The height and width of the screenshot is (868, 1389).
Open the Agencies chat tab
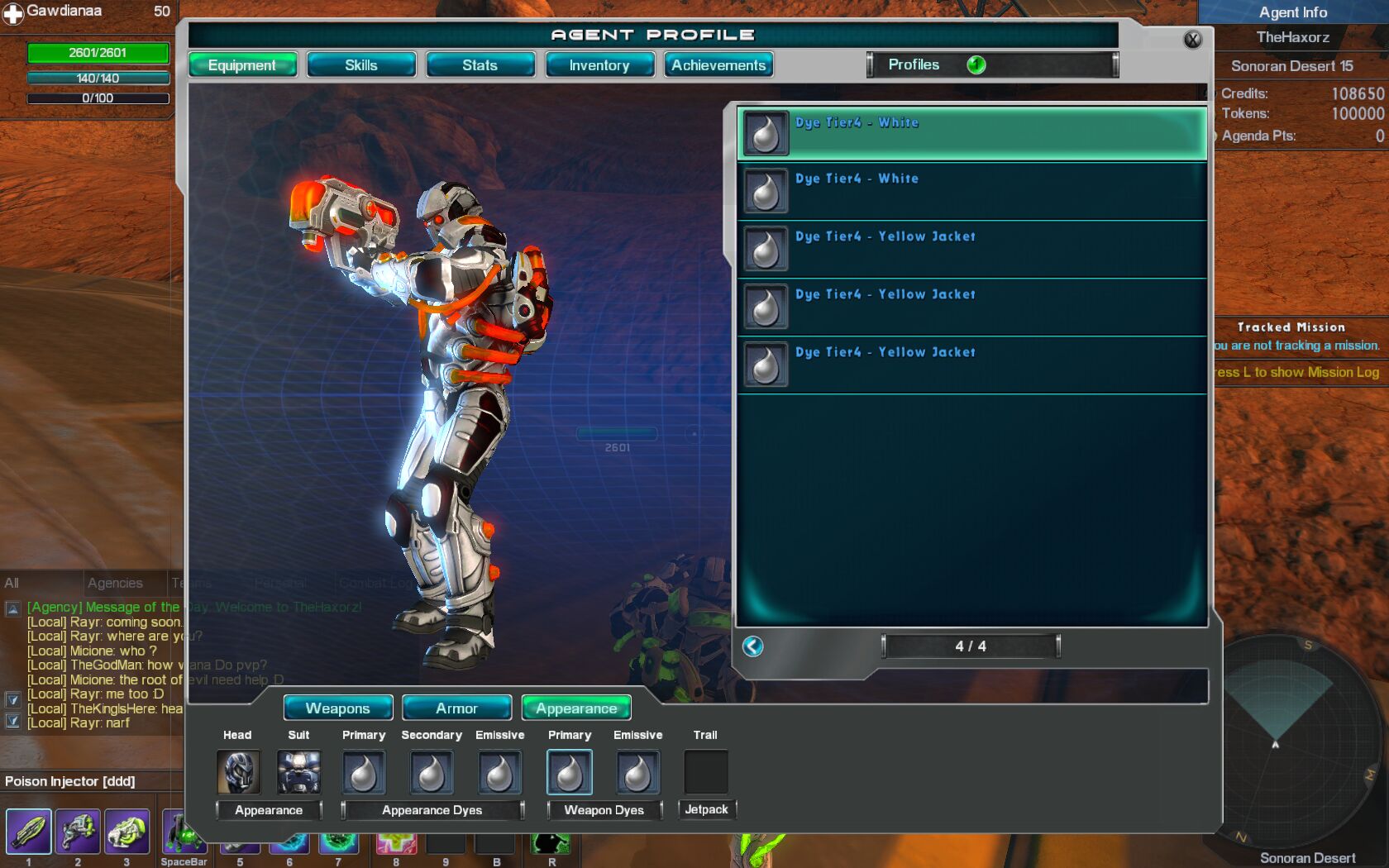[115, 583]
